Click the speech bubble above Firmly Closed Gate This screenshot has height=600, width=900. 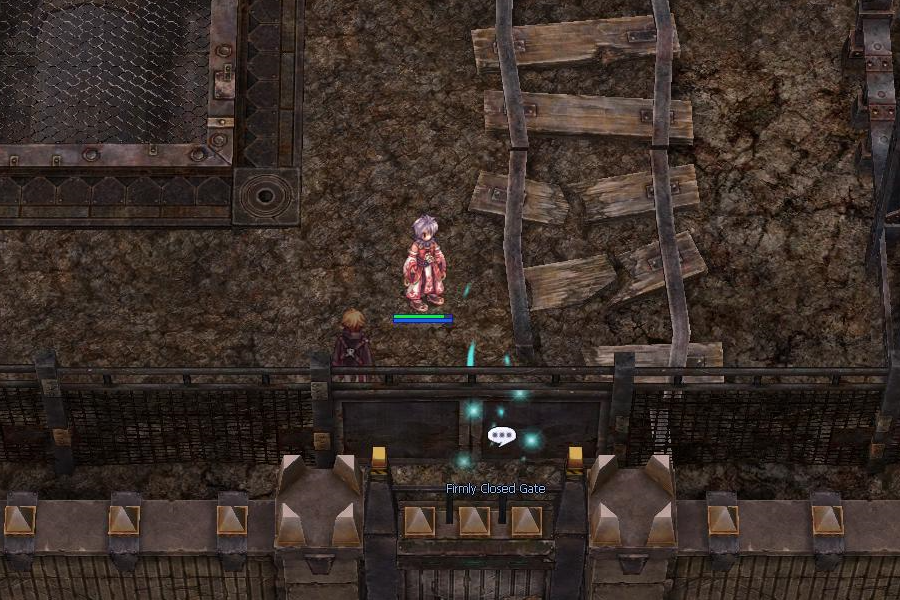pos(501,436)
